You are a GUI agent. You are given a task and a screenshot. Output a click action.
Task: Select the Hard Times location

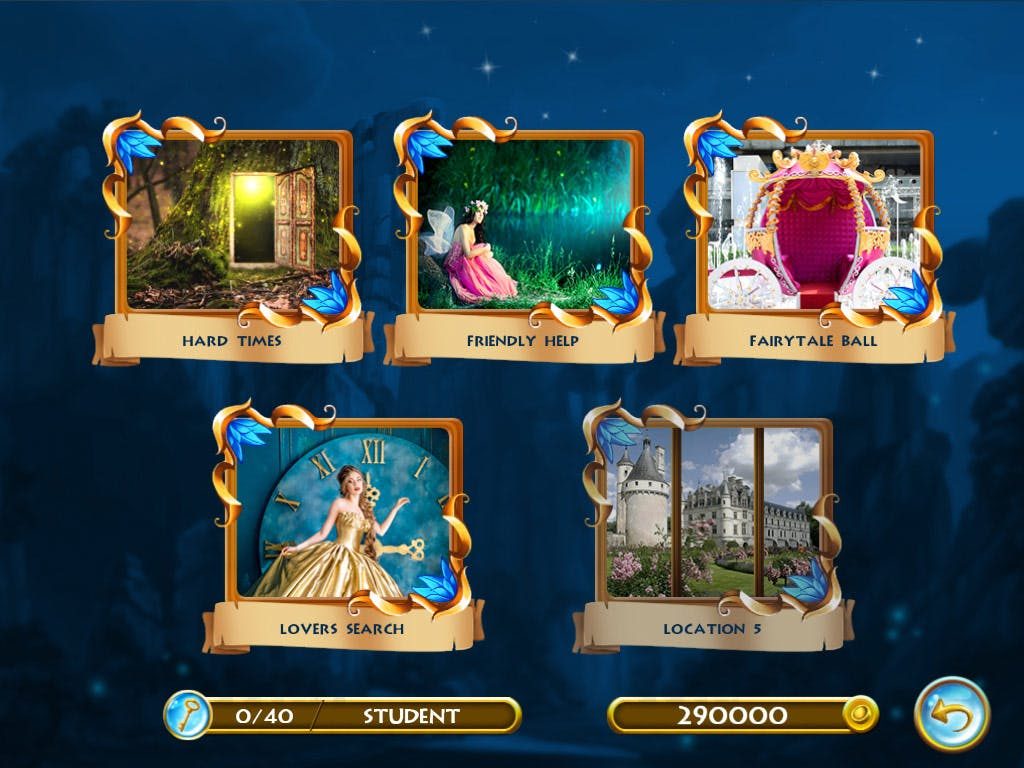(232, 225)
